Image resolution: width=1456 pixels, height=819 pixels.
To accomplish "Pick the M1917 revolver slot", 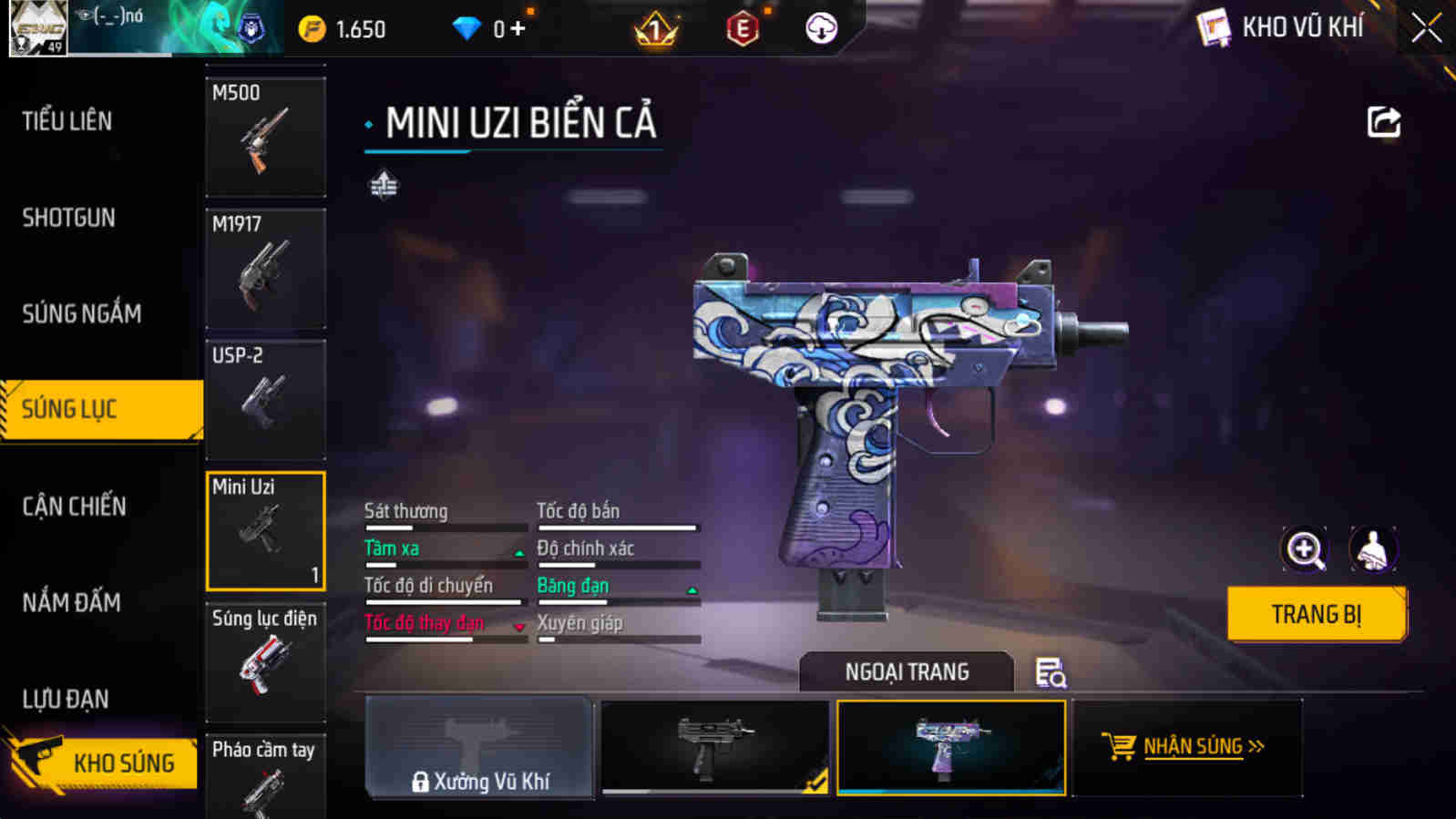I will coord(265,268).
